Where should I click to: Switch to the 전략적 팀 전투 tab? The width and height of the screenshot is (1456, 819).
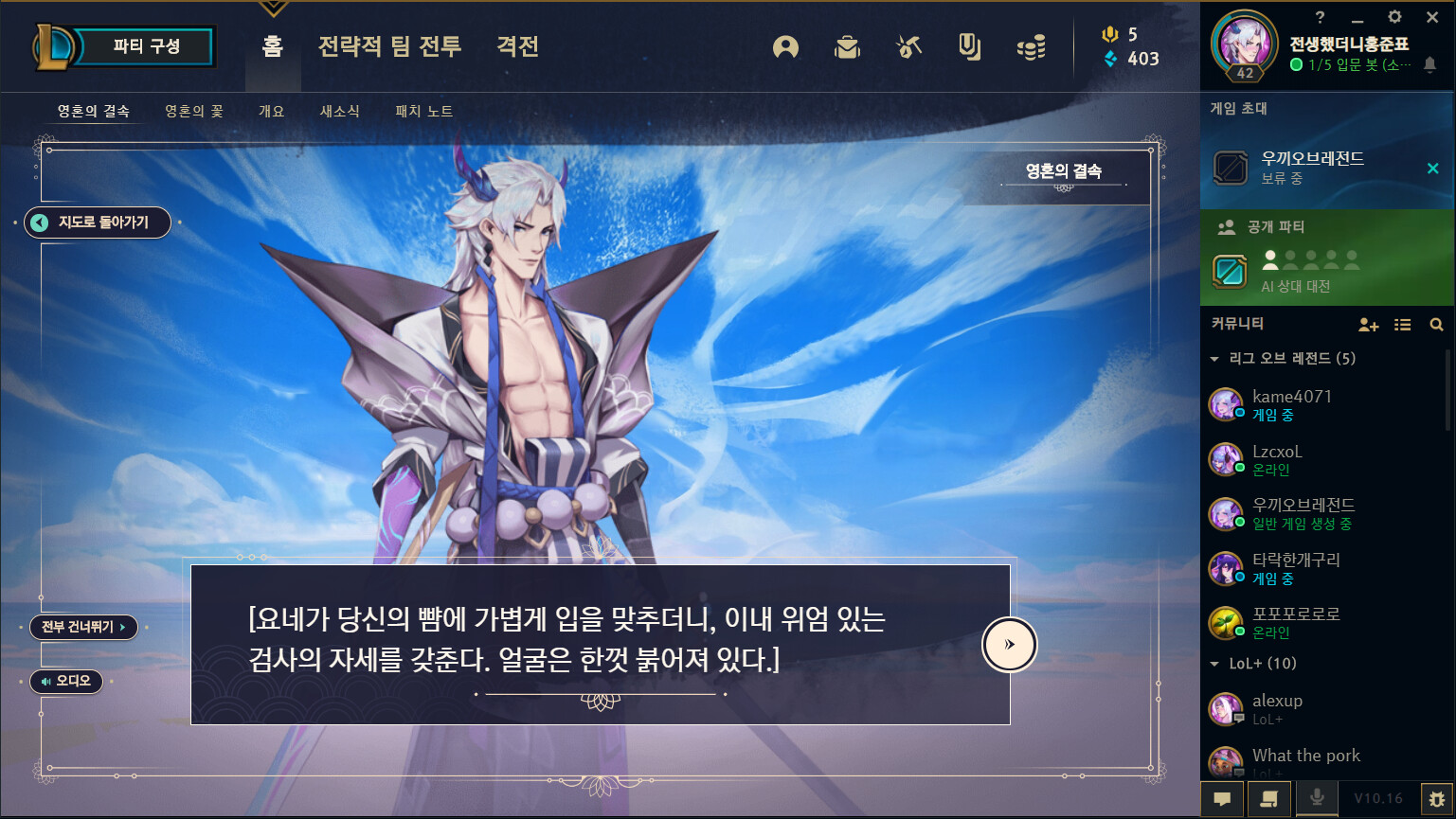pos(389,47)
